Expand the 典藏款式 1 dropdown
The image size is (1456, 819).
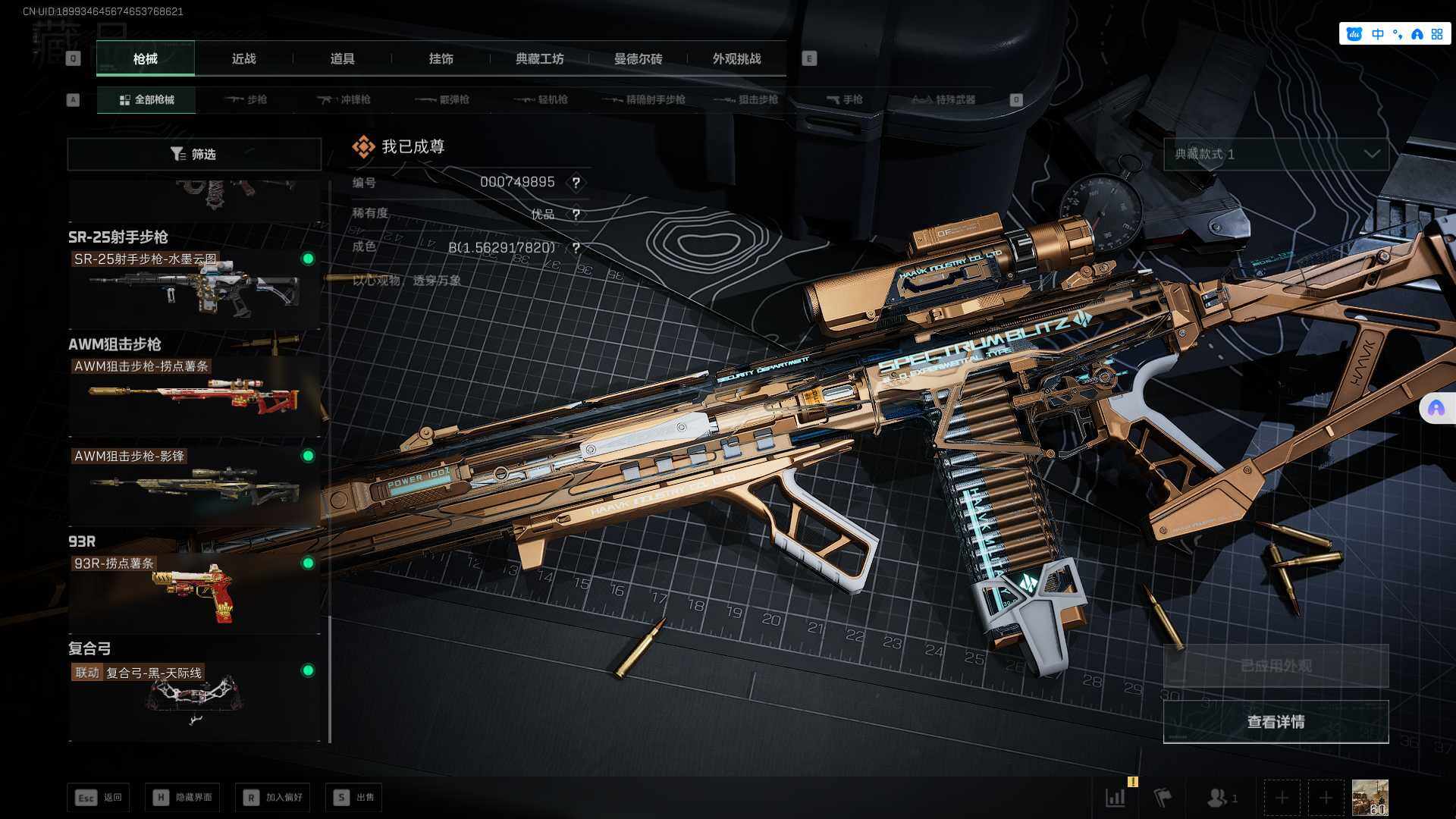pyautogui.click(x=1276, y=155)
